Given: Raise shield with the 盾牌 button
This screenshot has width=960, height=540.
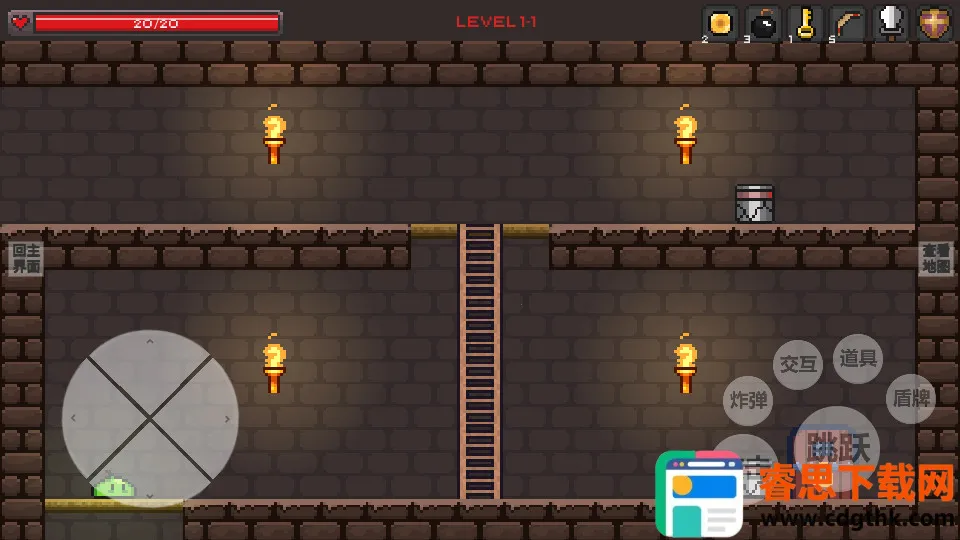Looking at the screenshot, I should point(909,399).
